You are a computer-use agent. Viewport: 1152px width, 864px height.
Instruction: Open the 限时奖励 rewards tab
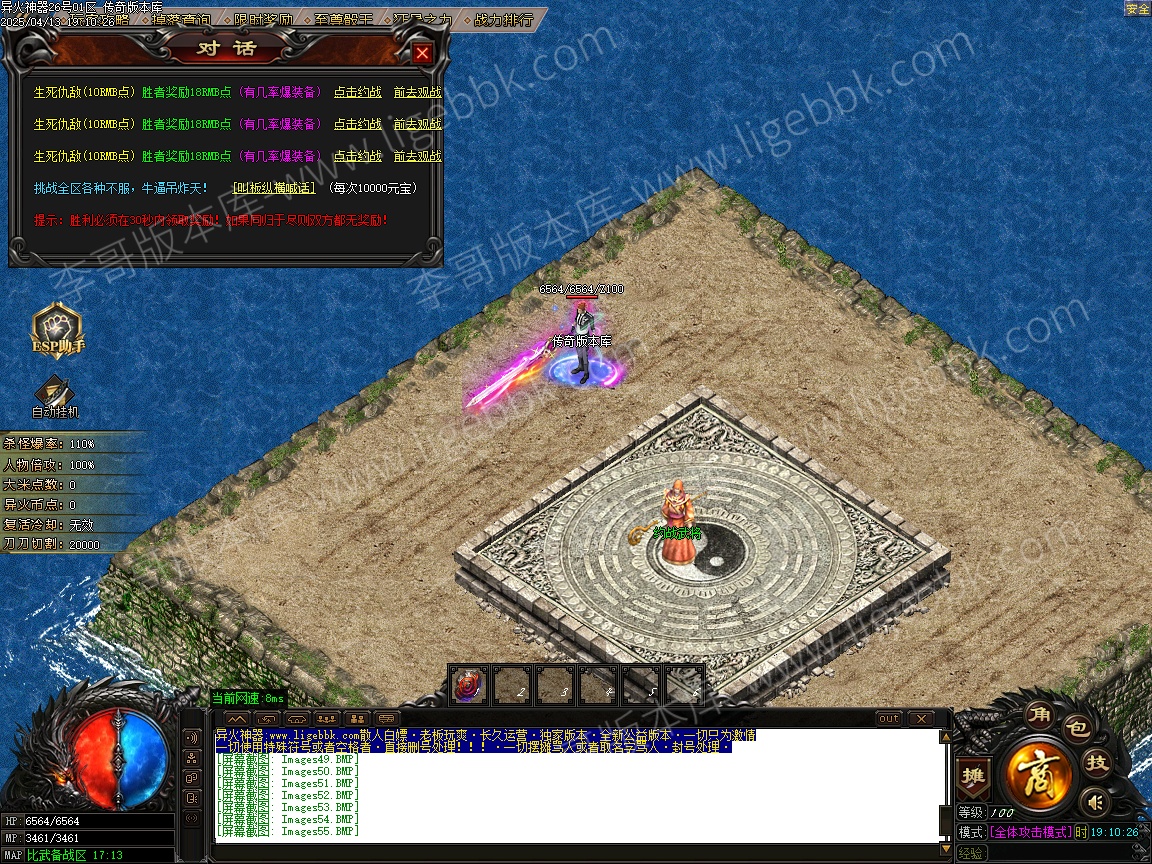pos(264,19)
